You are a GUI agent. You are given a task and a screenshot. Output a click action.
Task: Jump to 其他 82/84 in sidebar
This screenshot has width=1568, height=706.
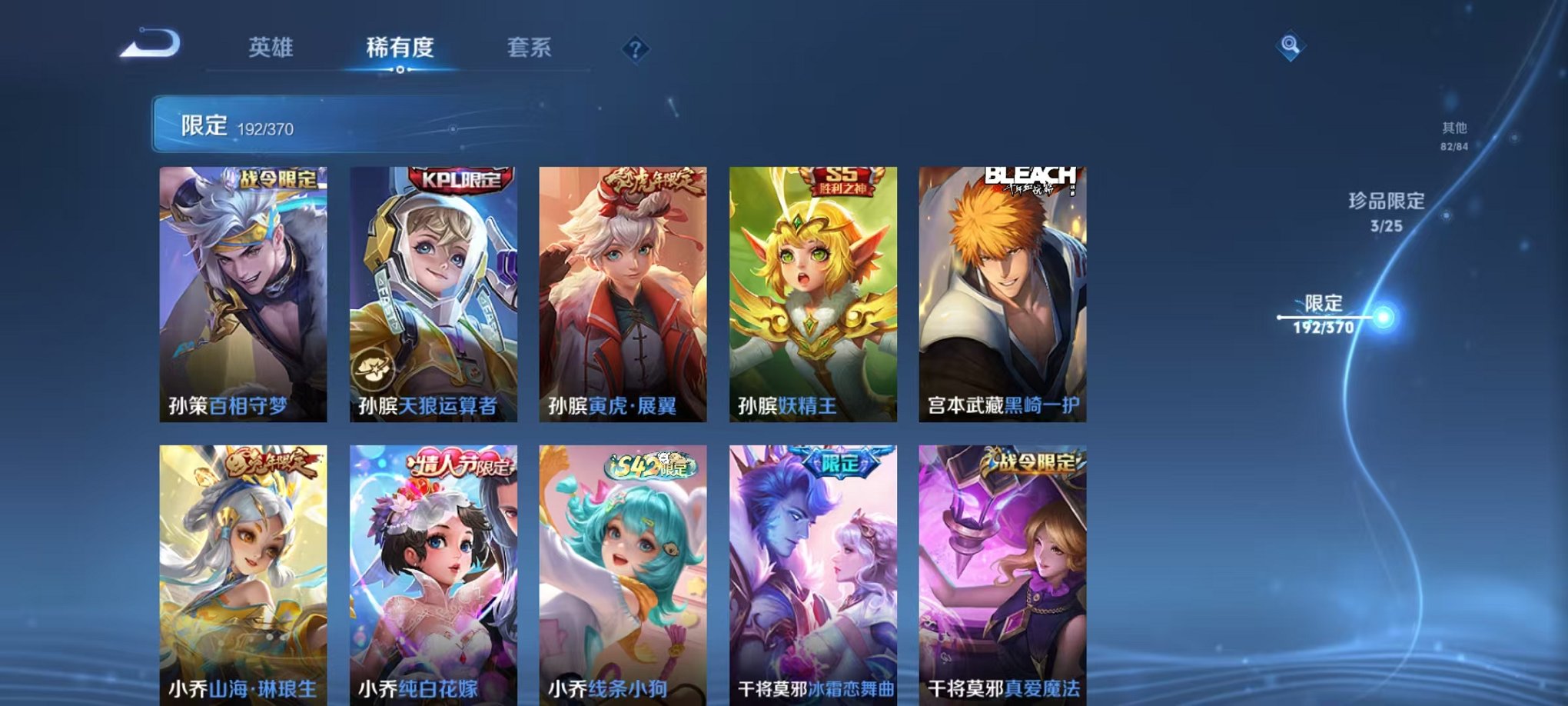[1453, 135]
